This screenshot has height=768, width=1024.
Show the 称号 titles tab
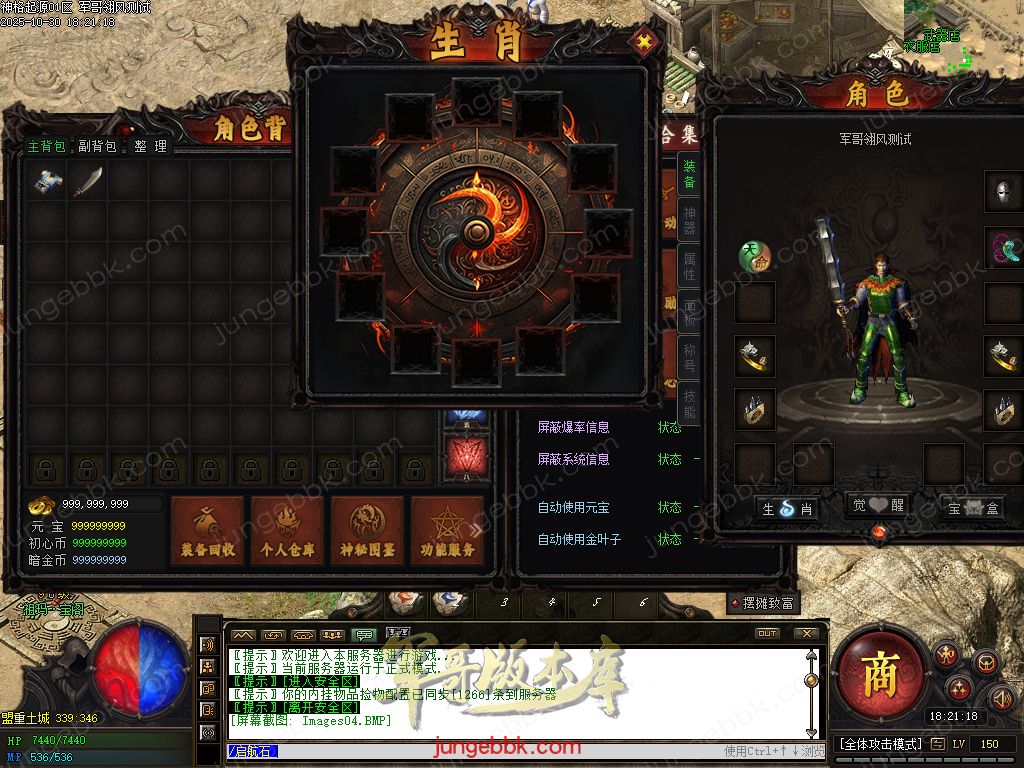[x=689, y=358]
